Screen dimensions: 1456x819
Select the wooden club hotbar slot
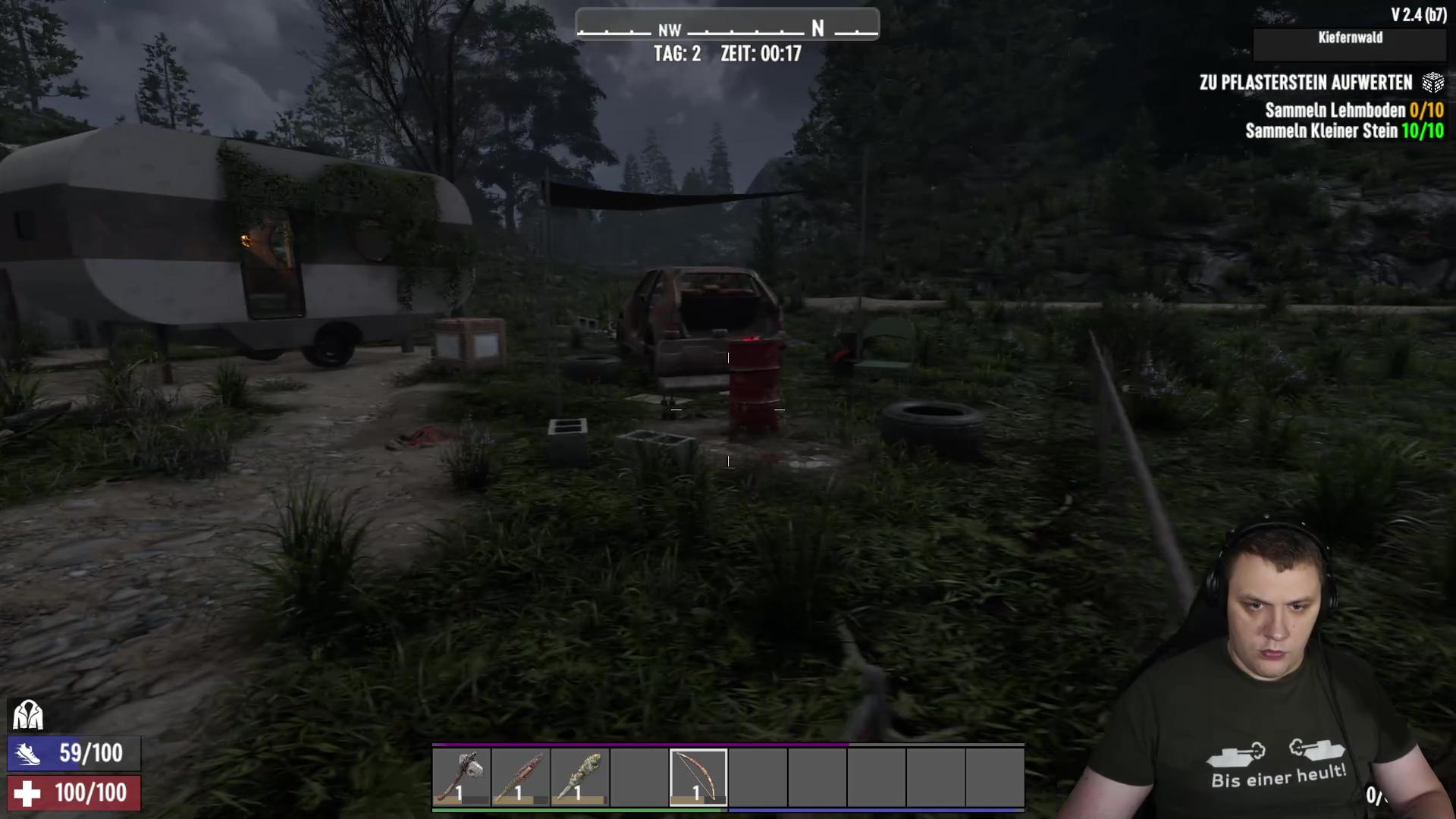pyautogui.click(x=520, y=777)
